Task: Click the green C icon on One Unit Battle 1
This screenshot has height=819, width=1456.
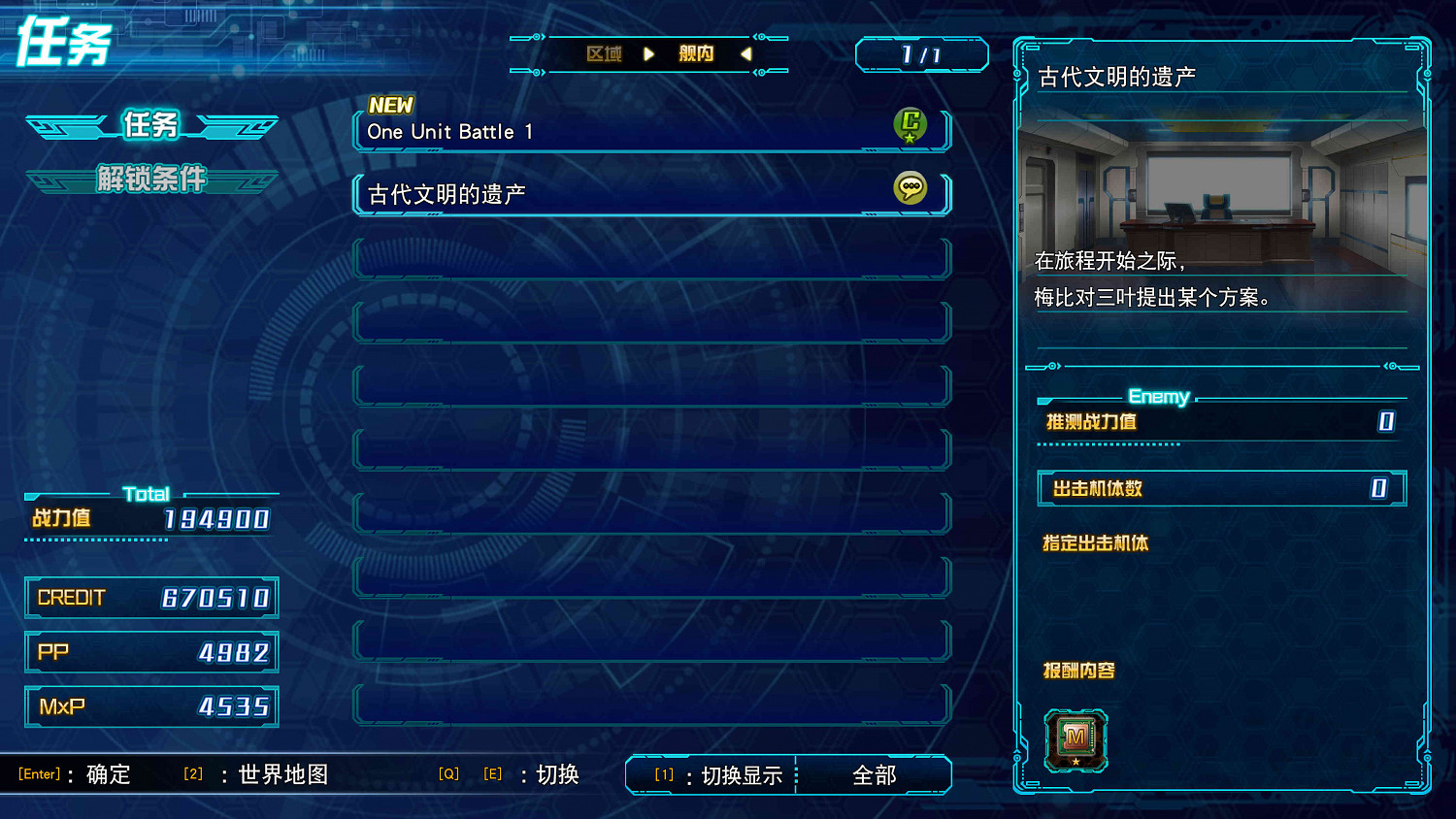Action: point(910,126)
